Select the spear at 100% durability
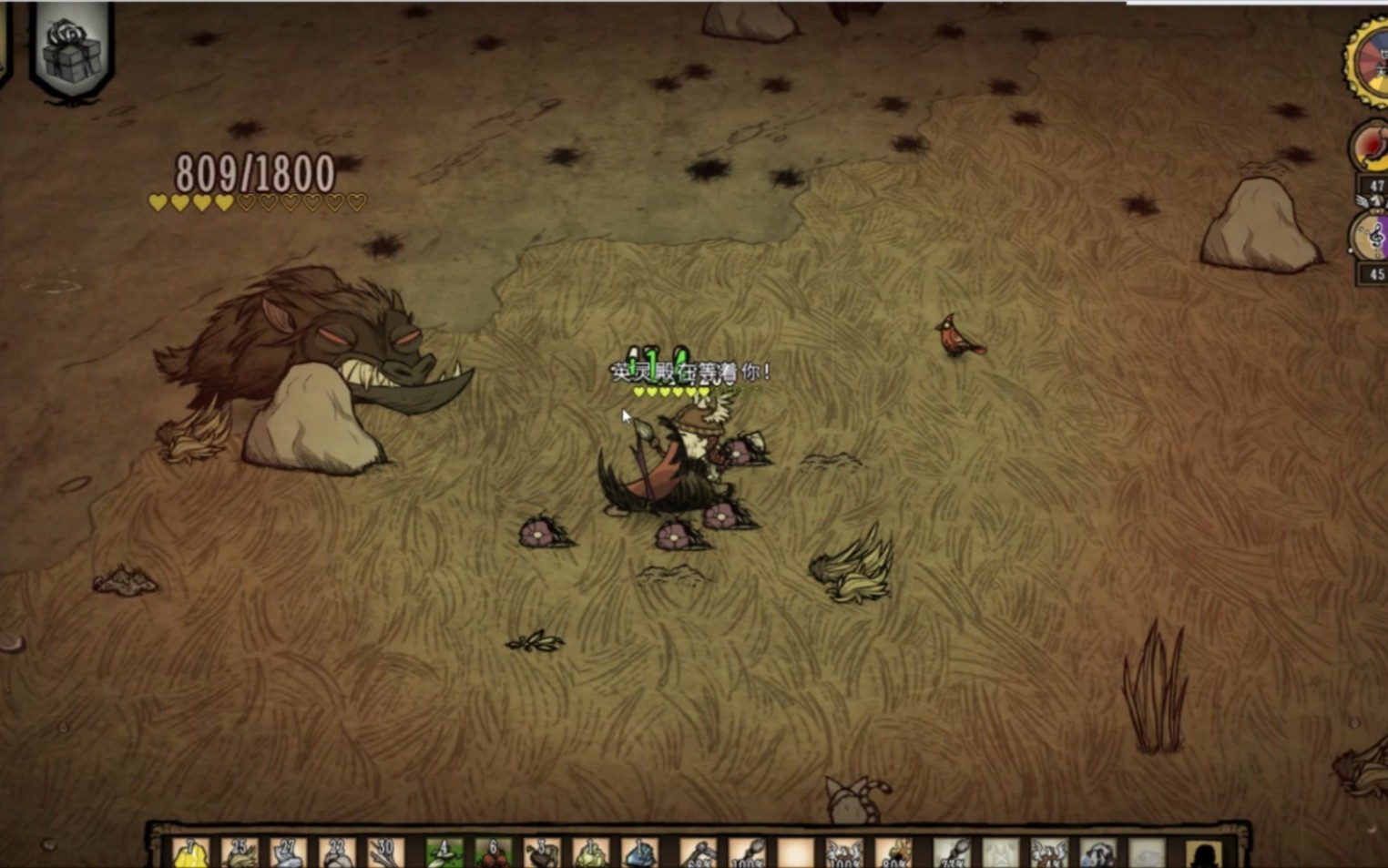Image resolution: width=1388 pixels, height=868 pixels. coord(747,853)
